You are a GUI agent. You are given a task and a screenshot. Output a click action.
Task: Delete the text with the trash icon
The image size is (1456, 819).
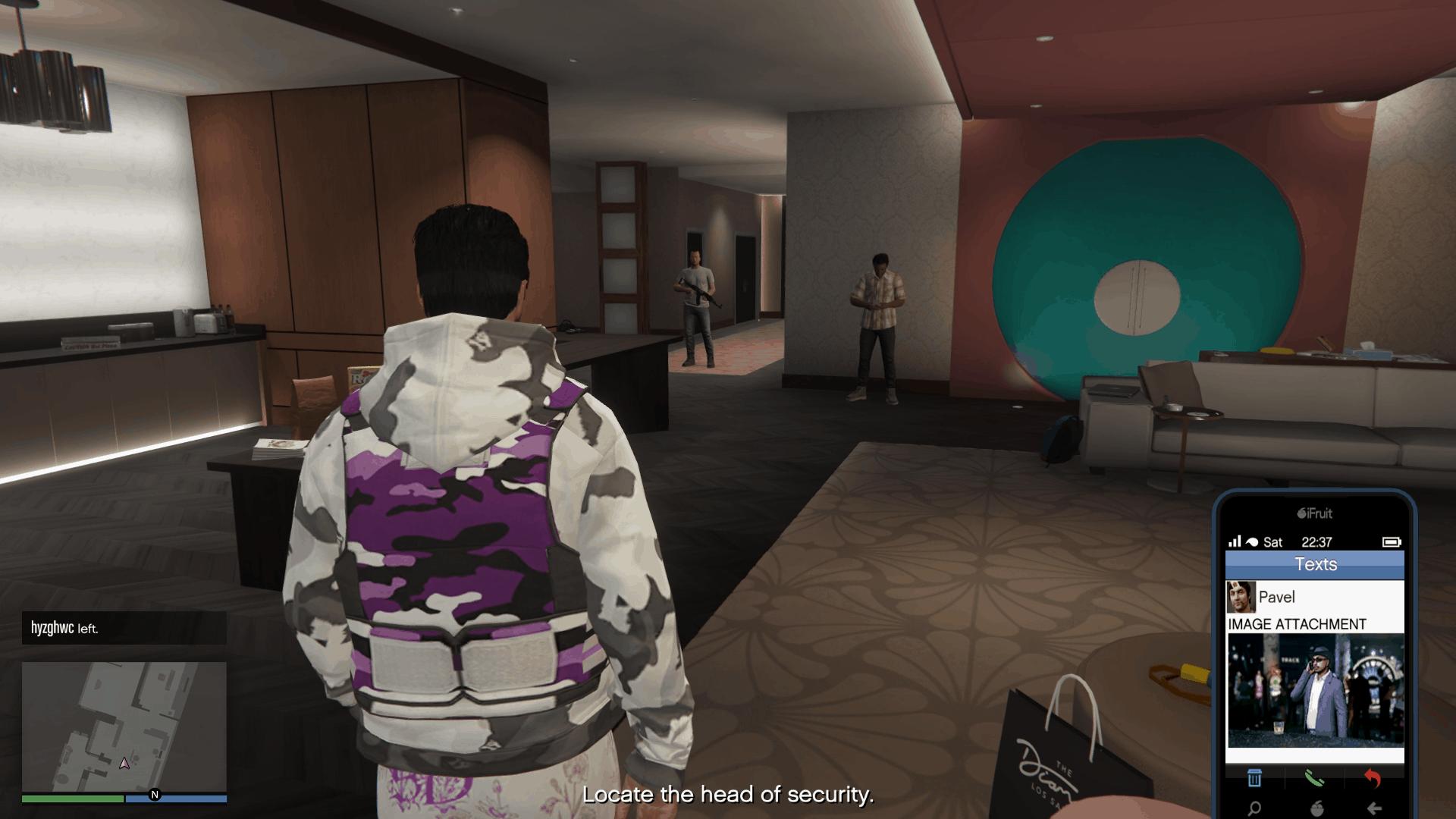[1255, 778]
